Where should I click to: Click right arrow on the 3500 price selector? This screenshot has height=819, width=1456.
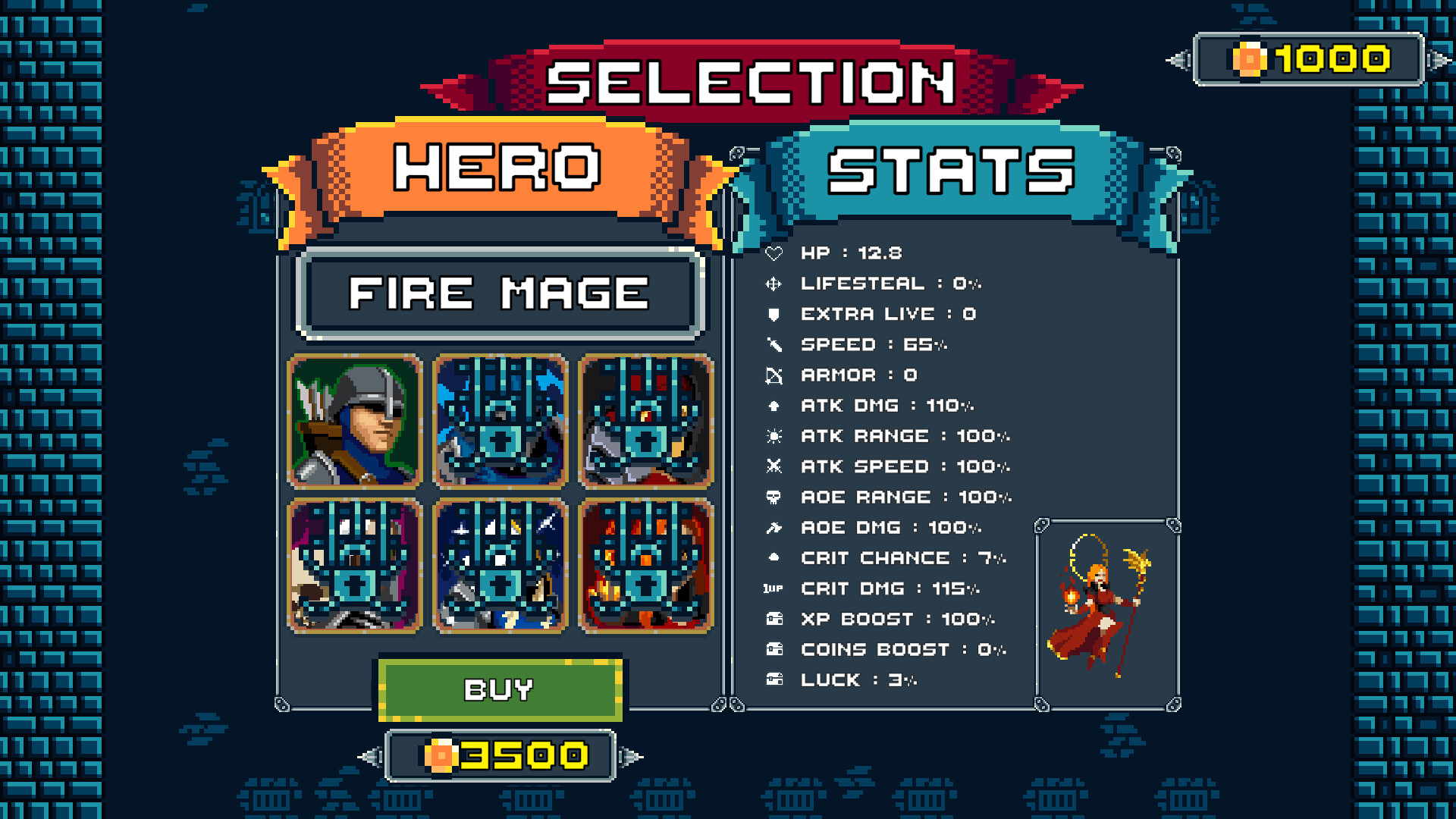pos(629,756)
